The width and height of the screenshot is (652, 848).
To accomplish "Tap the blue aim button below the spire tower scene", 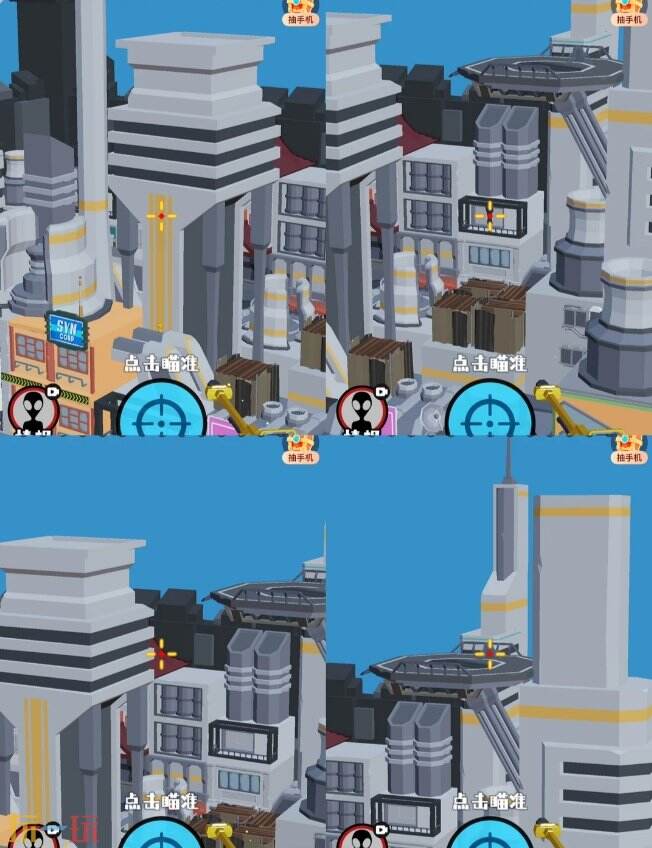I will tap(489, 836).
